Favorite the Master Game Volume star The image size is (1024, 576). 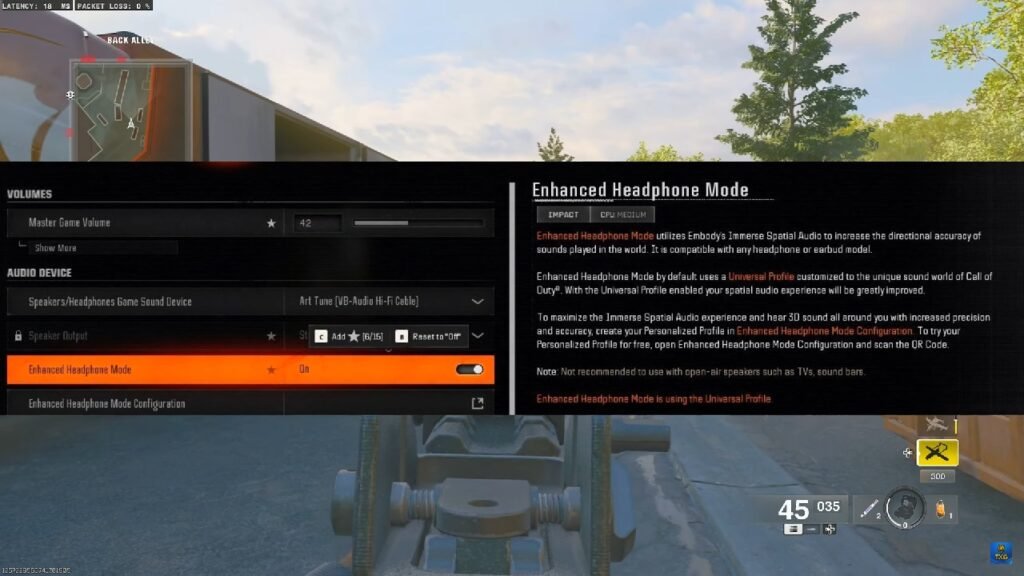click(271, 223)
